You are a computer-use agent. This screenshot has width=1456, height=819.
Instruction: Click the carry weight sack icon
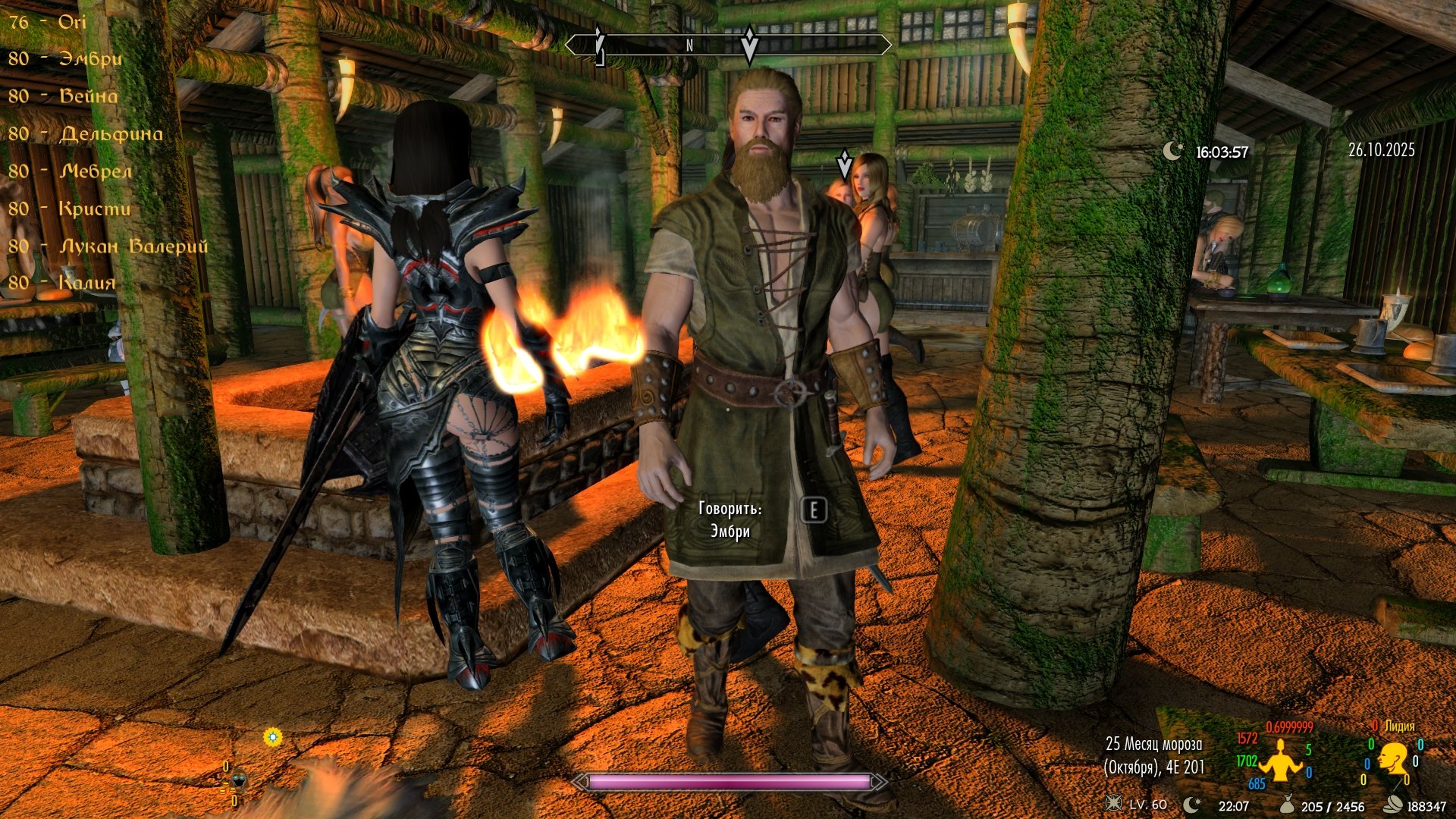tap(1285, 805)
